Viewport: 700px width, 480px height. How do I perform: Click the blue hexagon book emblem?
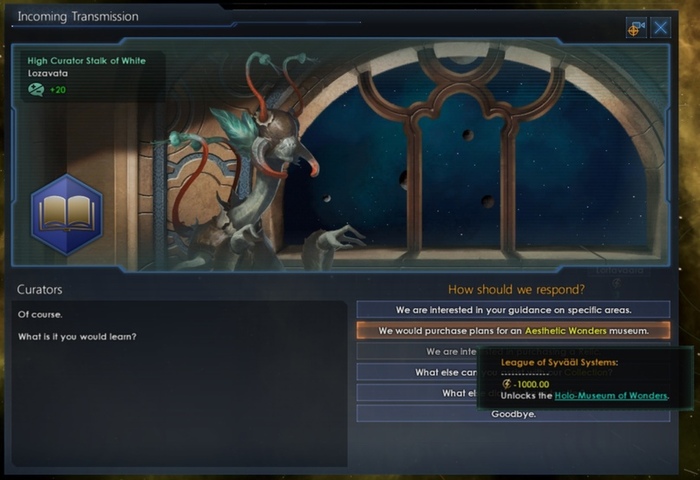point(67,214)
